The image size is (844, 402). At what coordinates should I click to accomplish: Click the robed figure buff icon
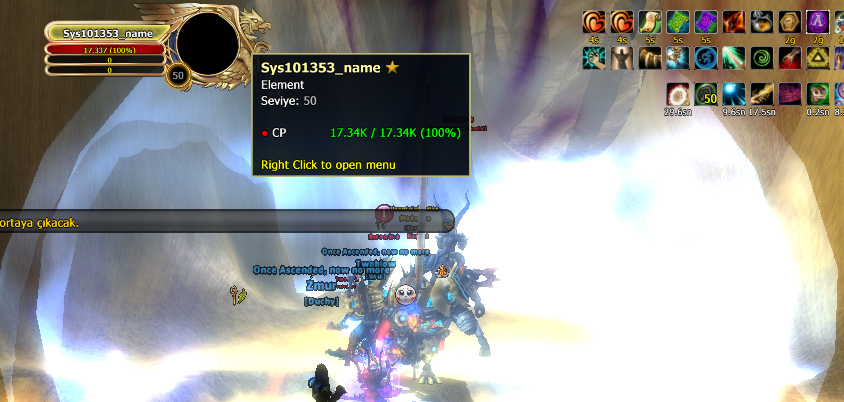[622, 58]
